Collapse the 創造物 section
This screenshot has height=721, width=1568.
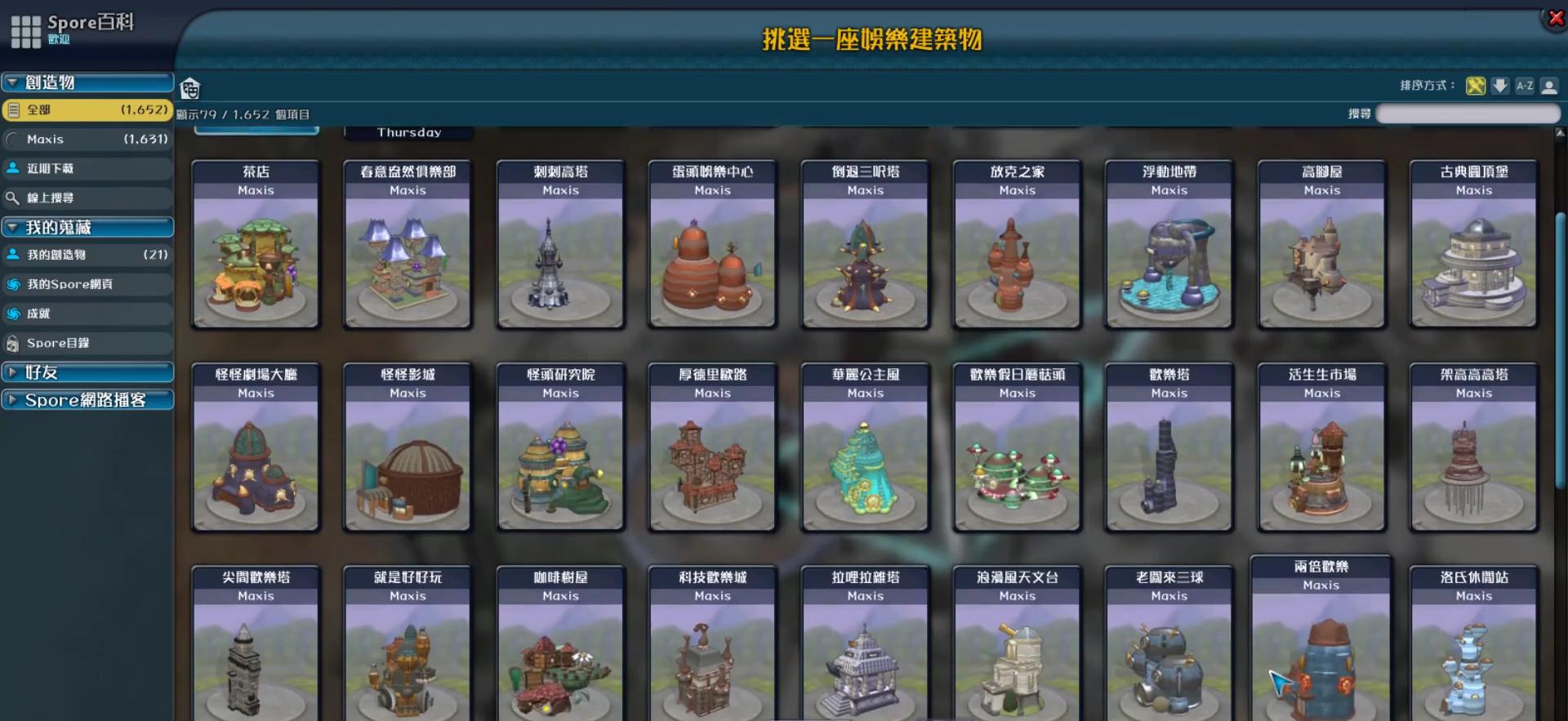coord(12,82)
